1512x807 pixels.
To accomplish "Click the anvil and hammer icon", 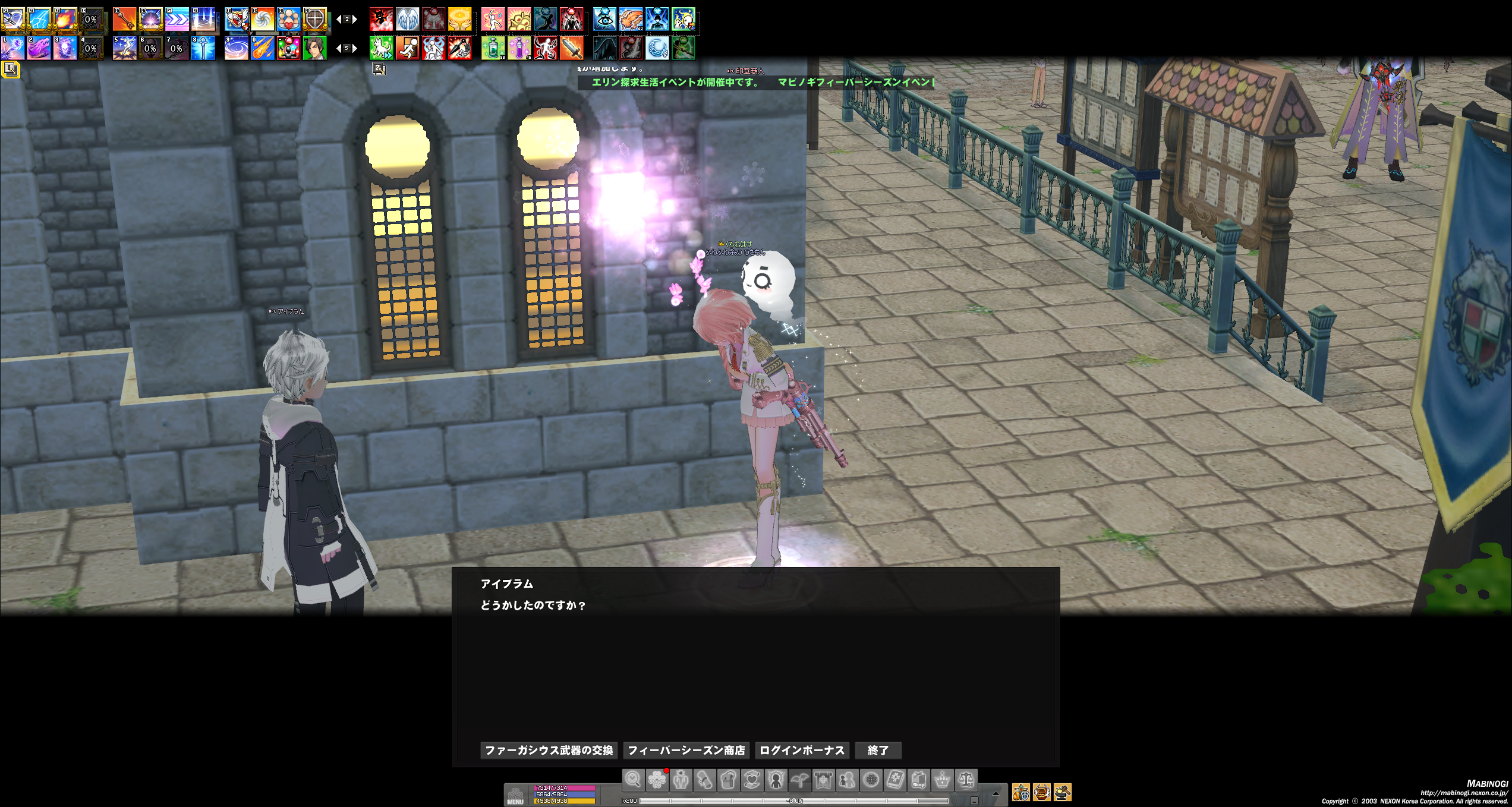I will (1062, 792).
